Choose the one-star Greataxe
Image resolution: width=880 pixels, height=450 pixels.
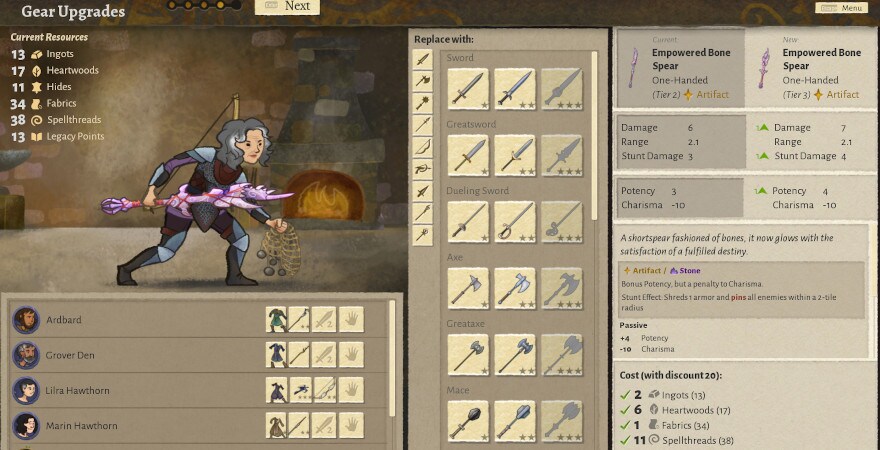click(468, 354)
